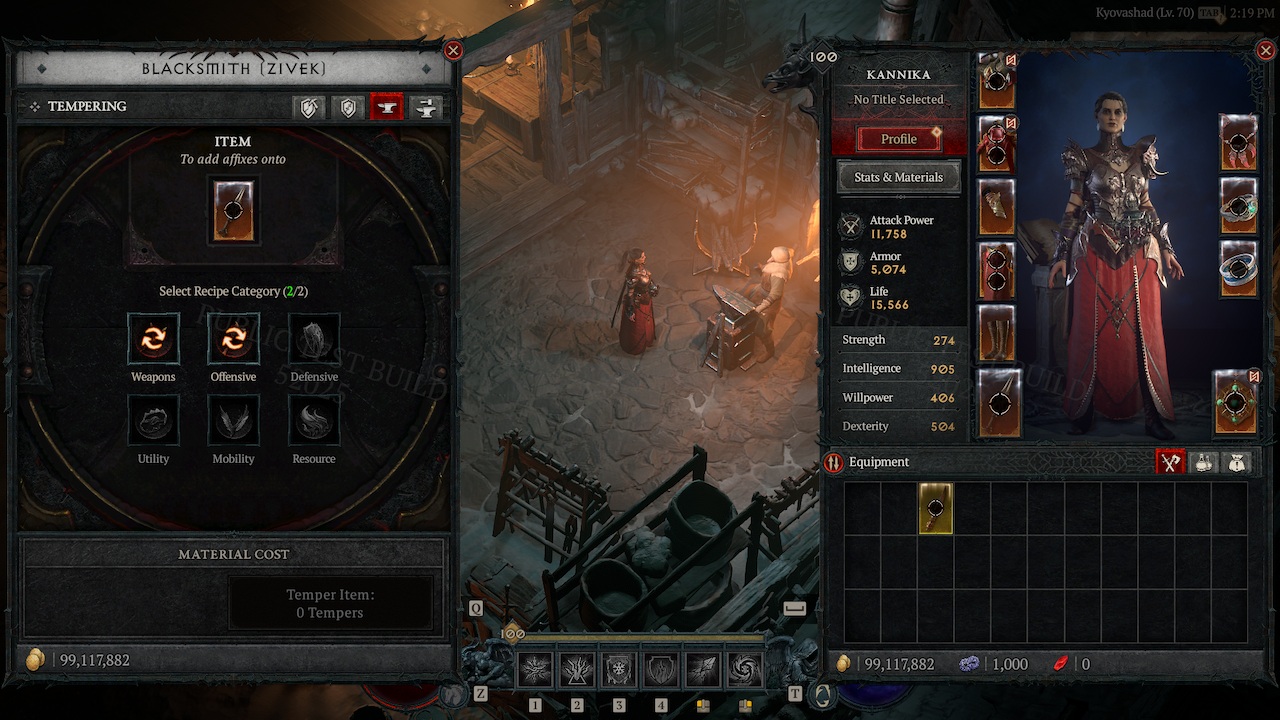Close the Blacksmith window
This screenshot has width=1280, height=720.
pyautogui.click(x=453, y=50)
